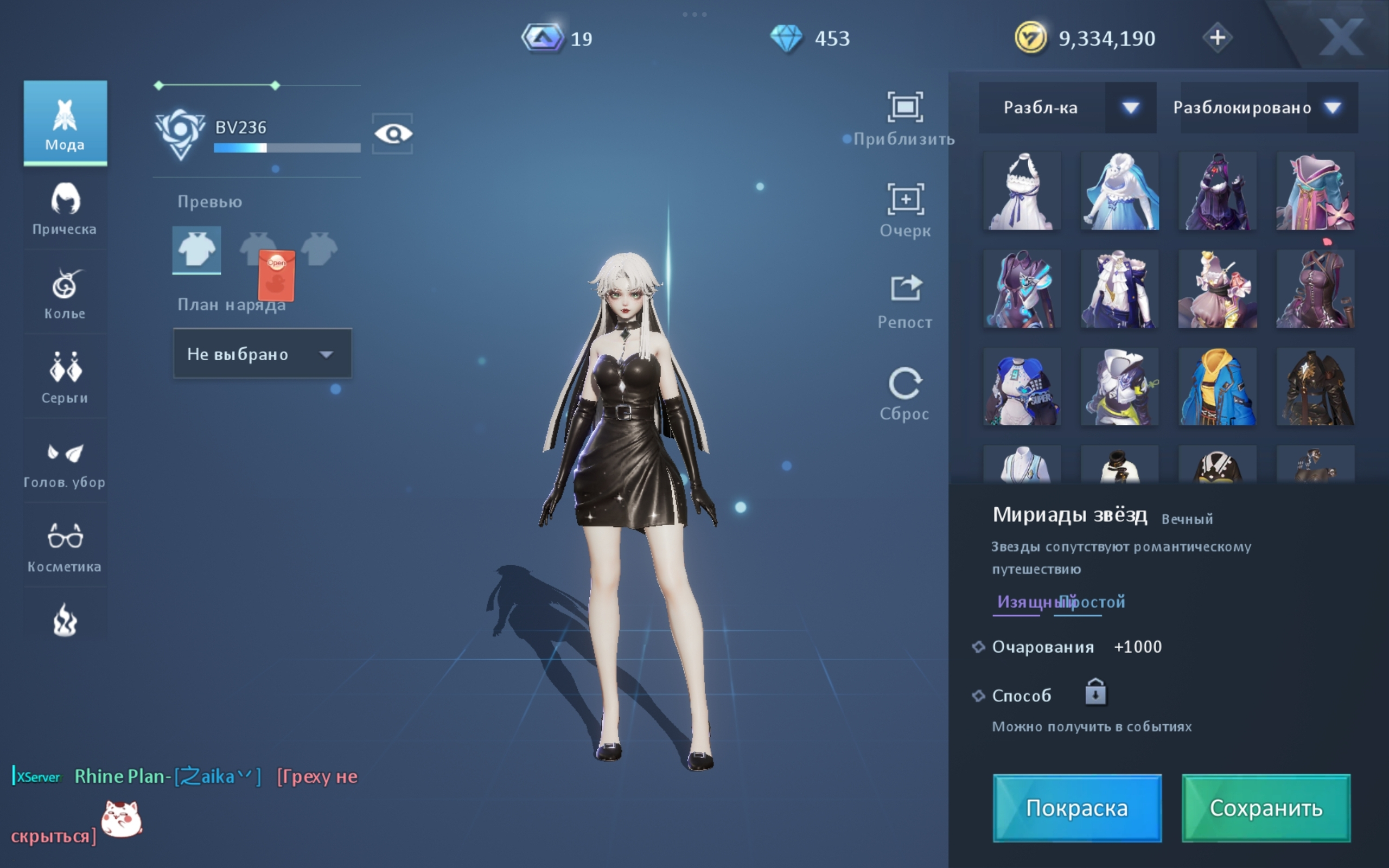The image size is (1389, 868).
Task: Click the Приблизить zoom button
Action: click(904, 118)
